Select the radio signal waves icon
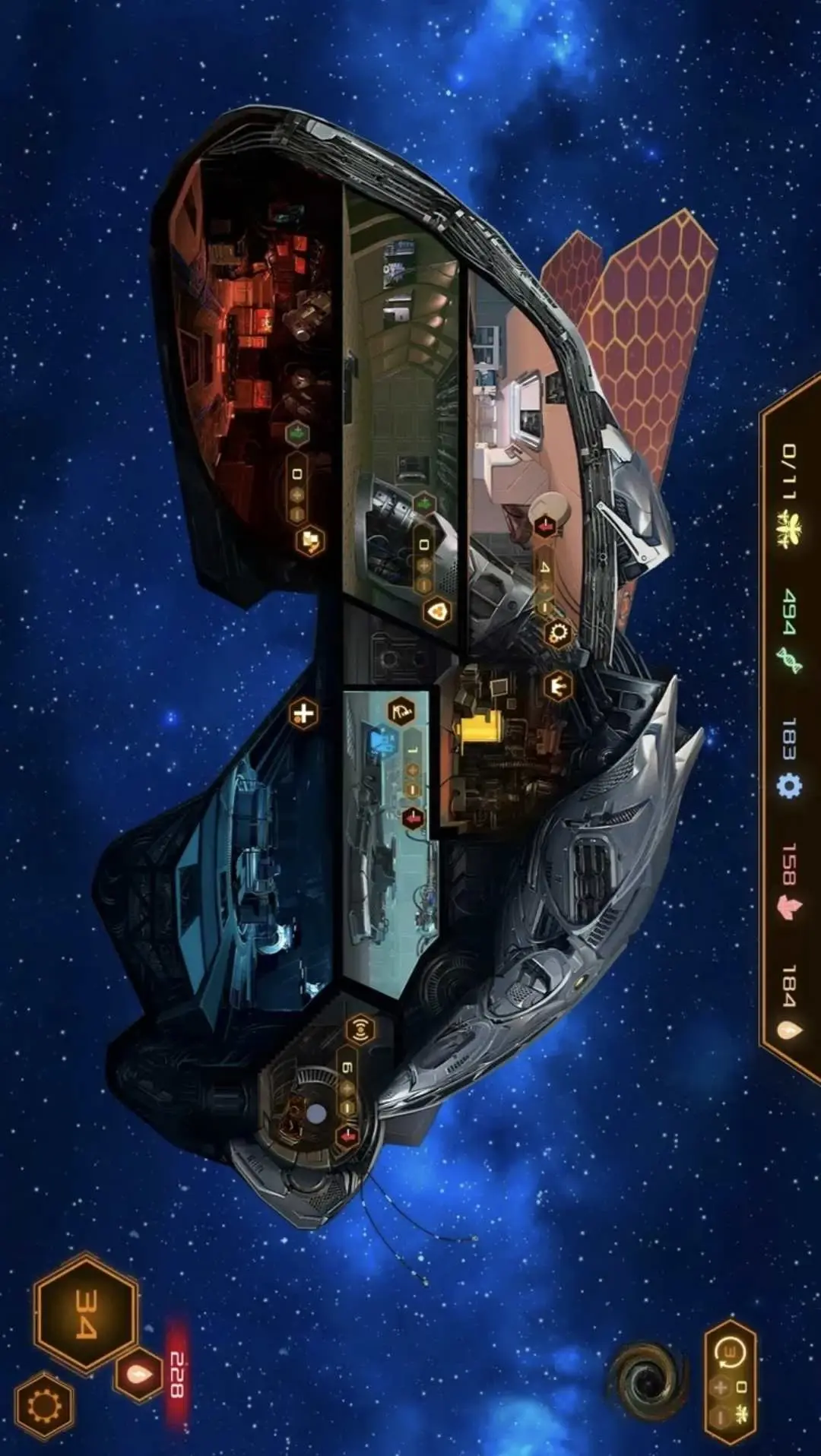Image resolution: width=821 pixels, height=1456 pixels. click(x=360, y=1030)
